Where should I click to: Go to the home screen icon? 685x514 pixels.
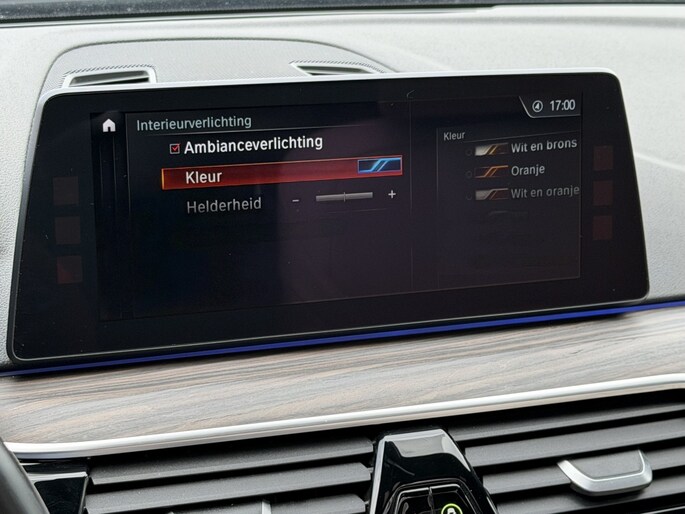point(109,126)
